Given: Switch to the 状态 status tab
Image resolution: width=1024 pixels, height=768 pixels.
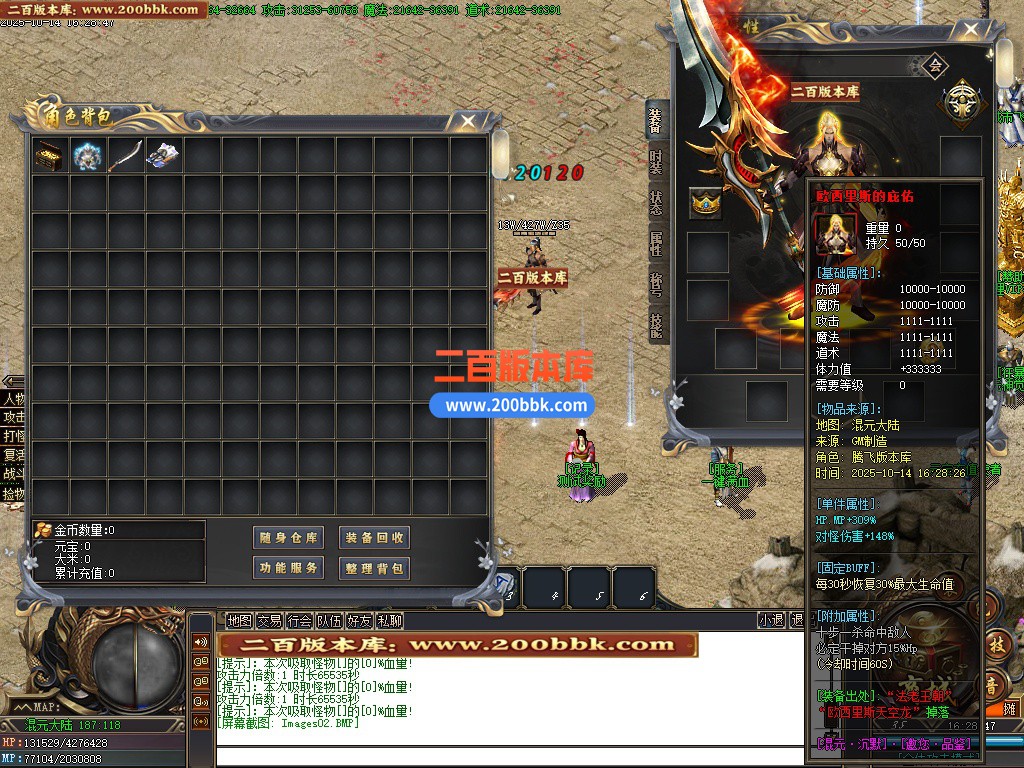Looking at the screenshot, I should [656, 203].
